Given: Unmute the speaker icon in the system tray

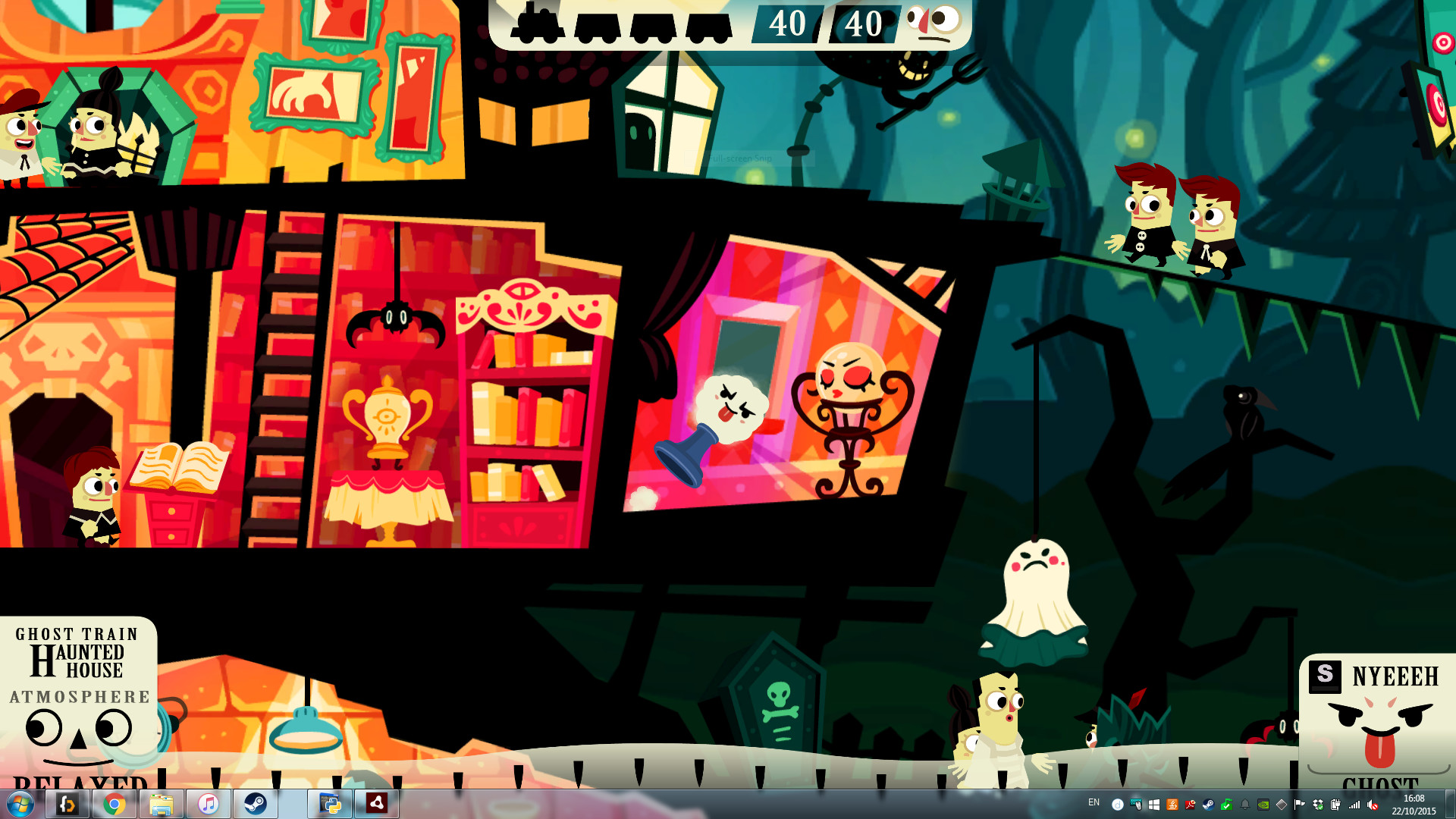Looking at the screenshot, I should pyautogui.click(x=1371, y=805).
